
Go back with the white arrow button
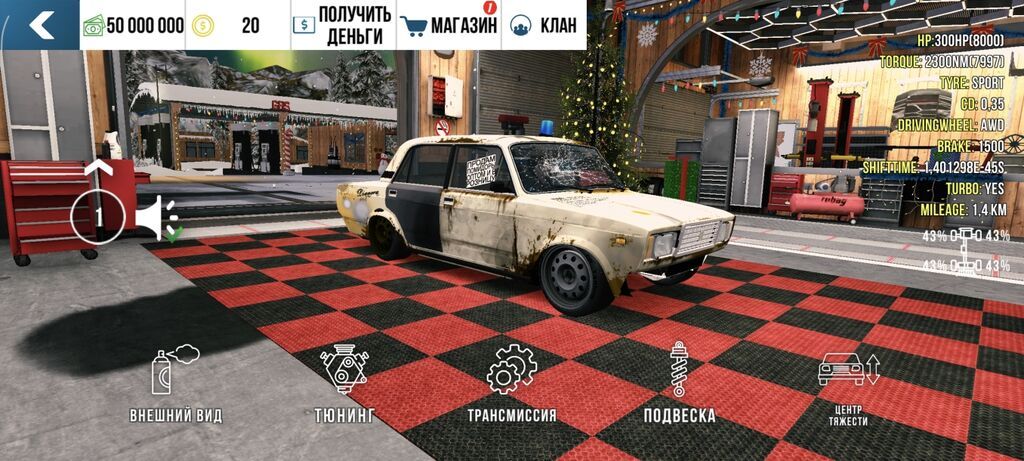pyautogui.click(x=40, y=25)
